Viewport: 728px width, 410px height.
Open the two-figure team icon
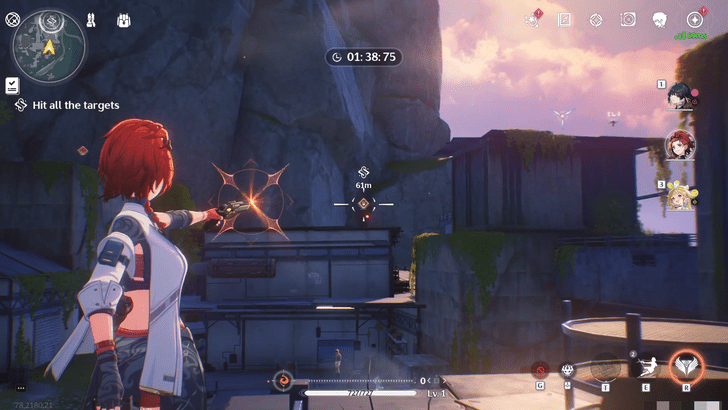[91, 20]
